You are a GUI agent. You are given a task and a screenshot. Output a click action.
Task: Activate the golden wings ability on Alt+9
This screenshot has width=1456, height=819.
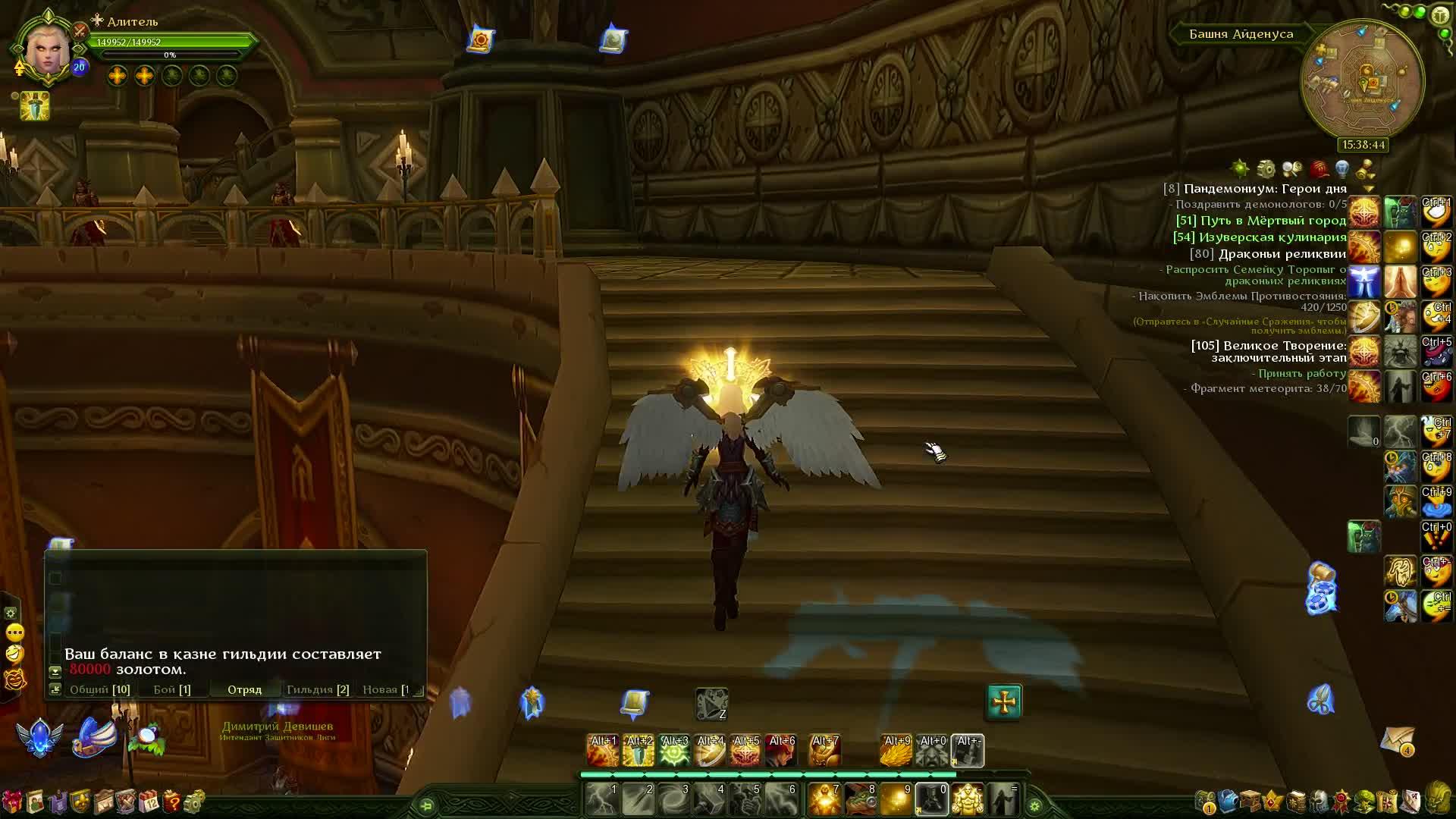pyautogui.click(x=896, y=750)
